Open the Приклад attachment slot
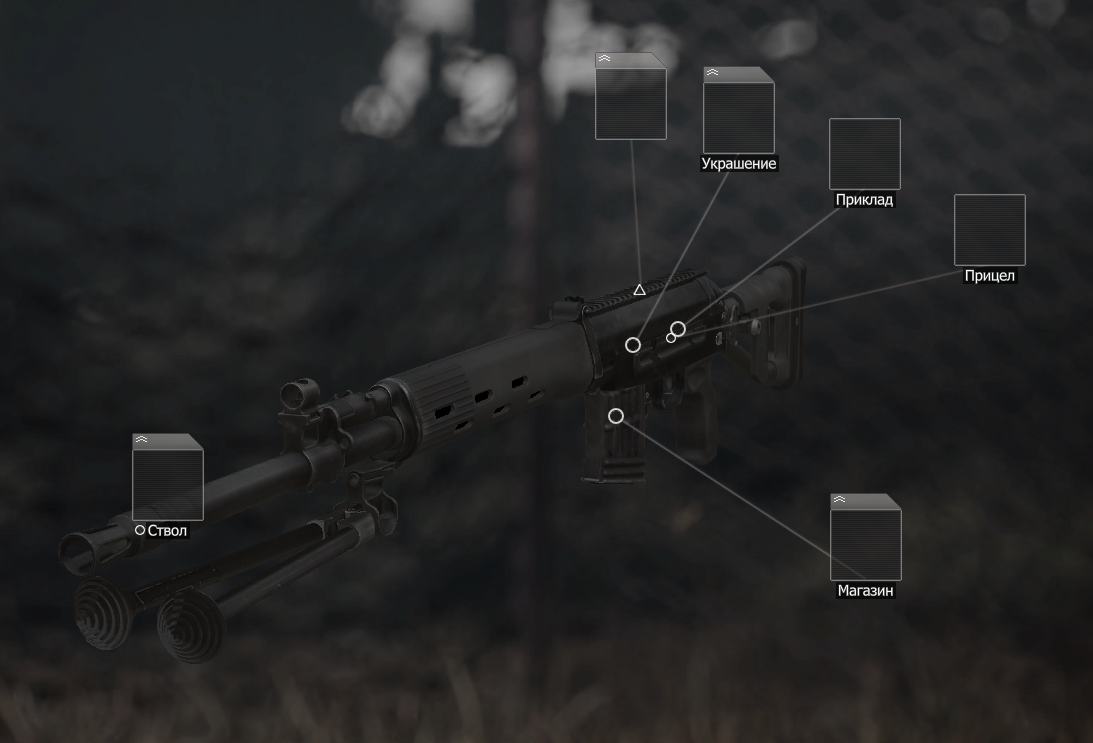Screen dimensions: 1093x743 click(864, 153)
